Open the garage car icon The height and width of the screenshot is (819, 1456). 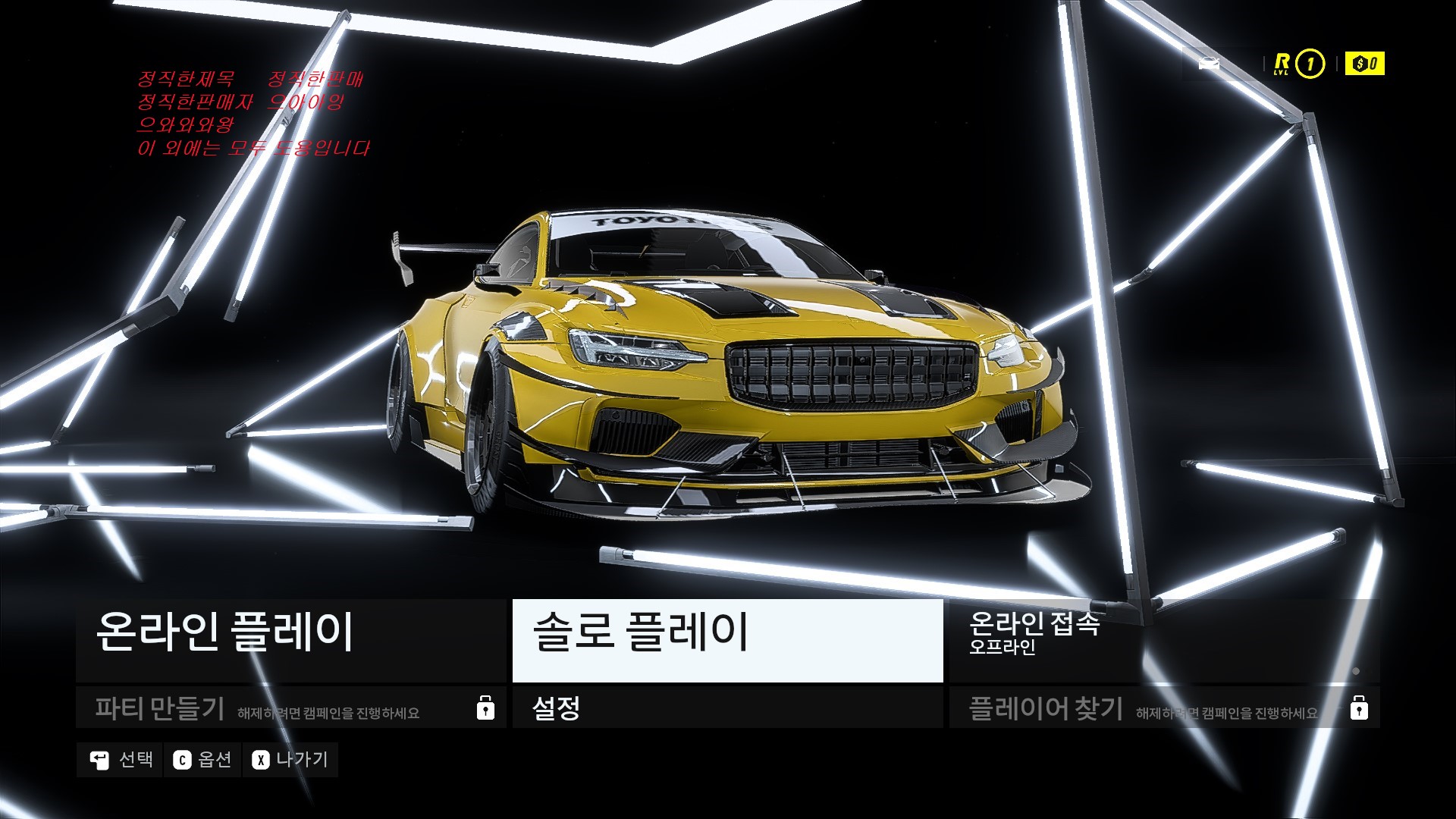[1209, 64]
